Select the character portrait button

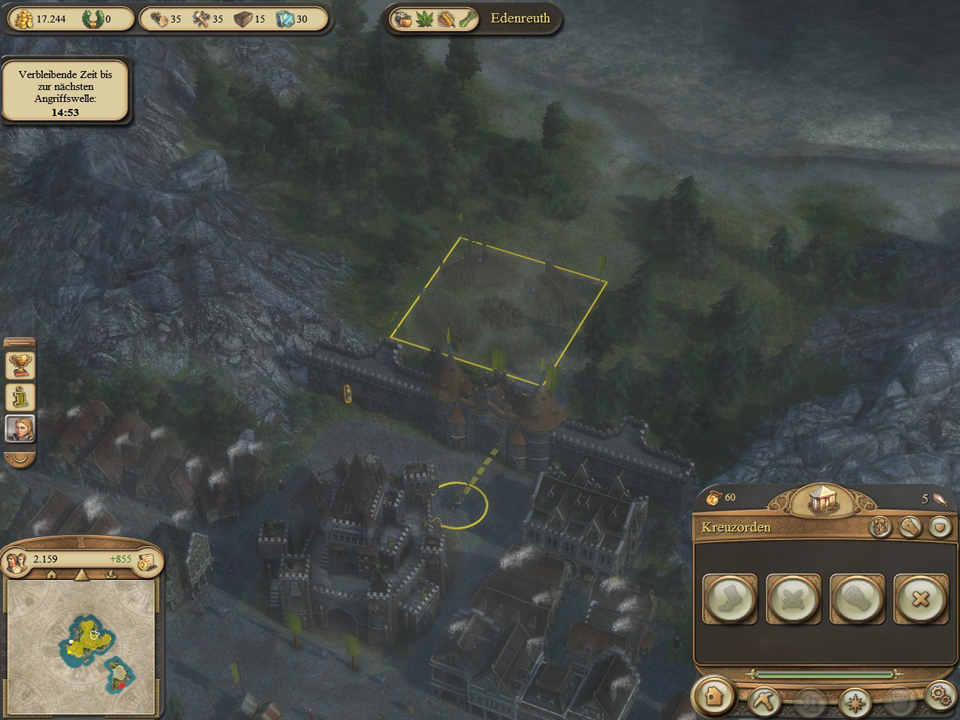point(20,429)
